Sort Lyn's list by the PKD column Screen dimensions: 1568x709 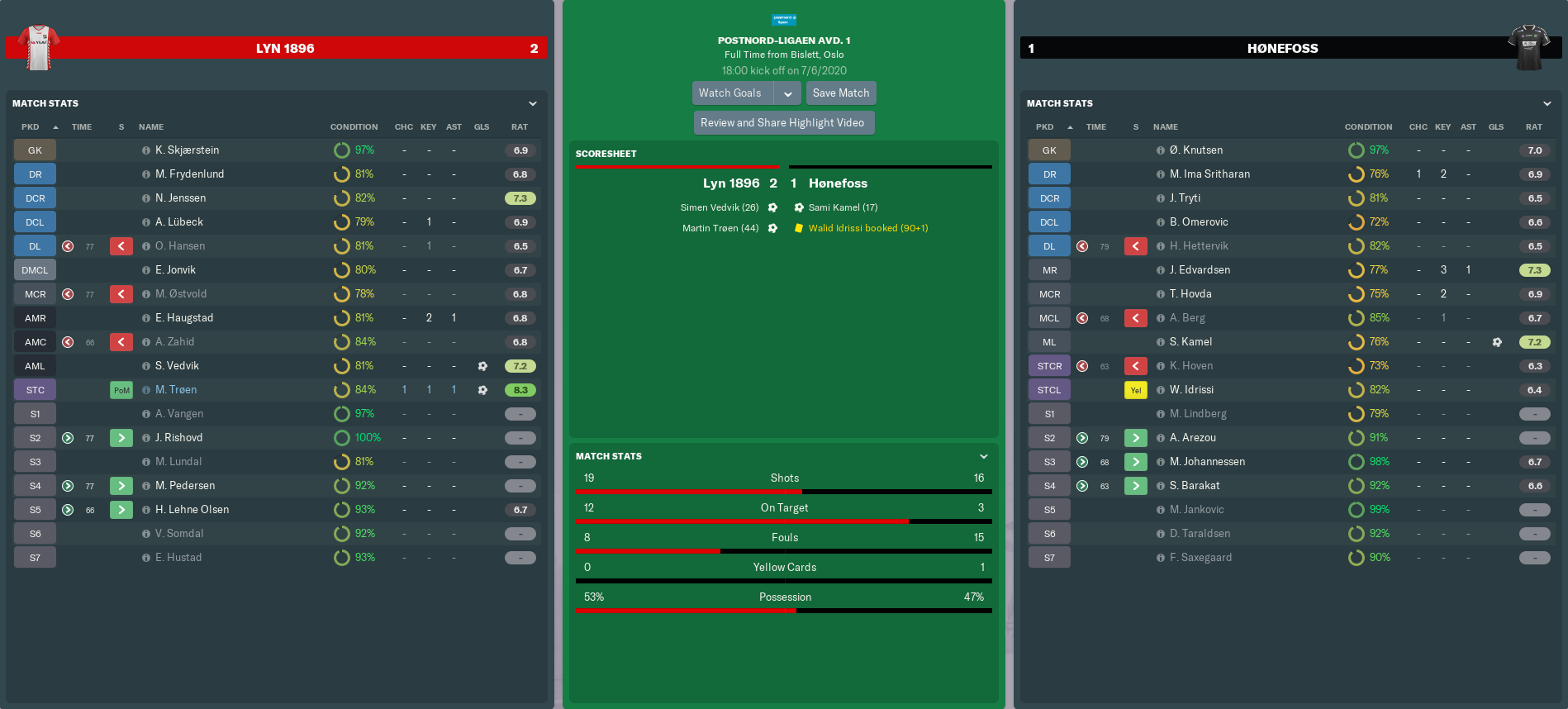(31, 127)
